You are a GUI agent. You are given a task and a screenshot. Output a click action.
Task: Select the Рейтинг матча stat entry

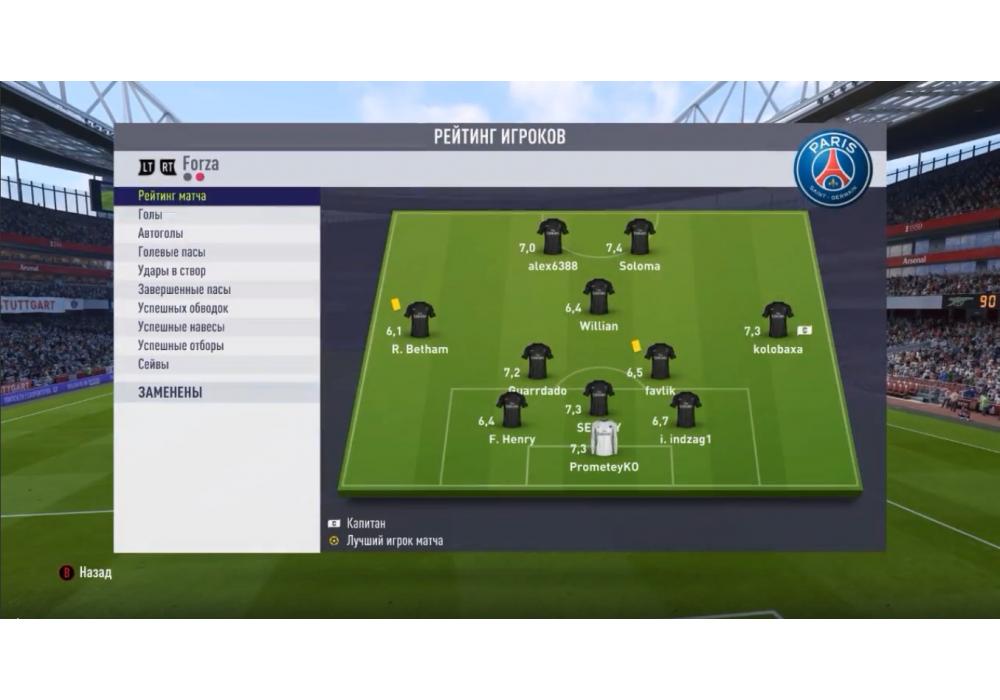[x=172, y=196]
